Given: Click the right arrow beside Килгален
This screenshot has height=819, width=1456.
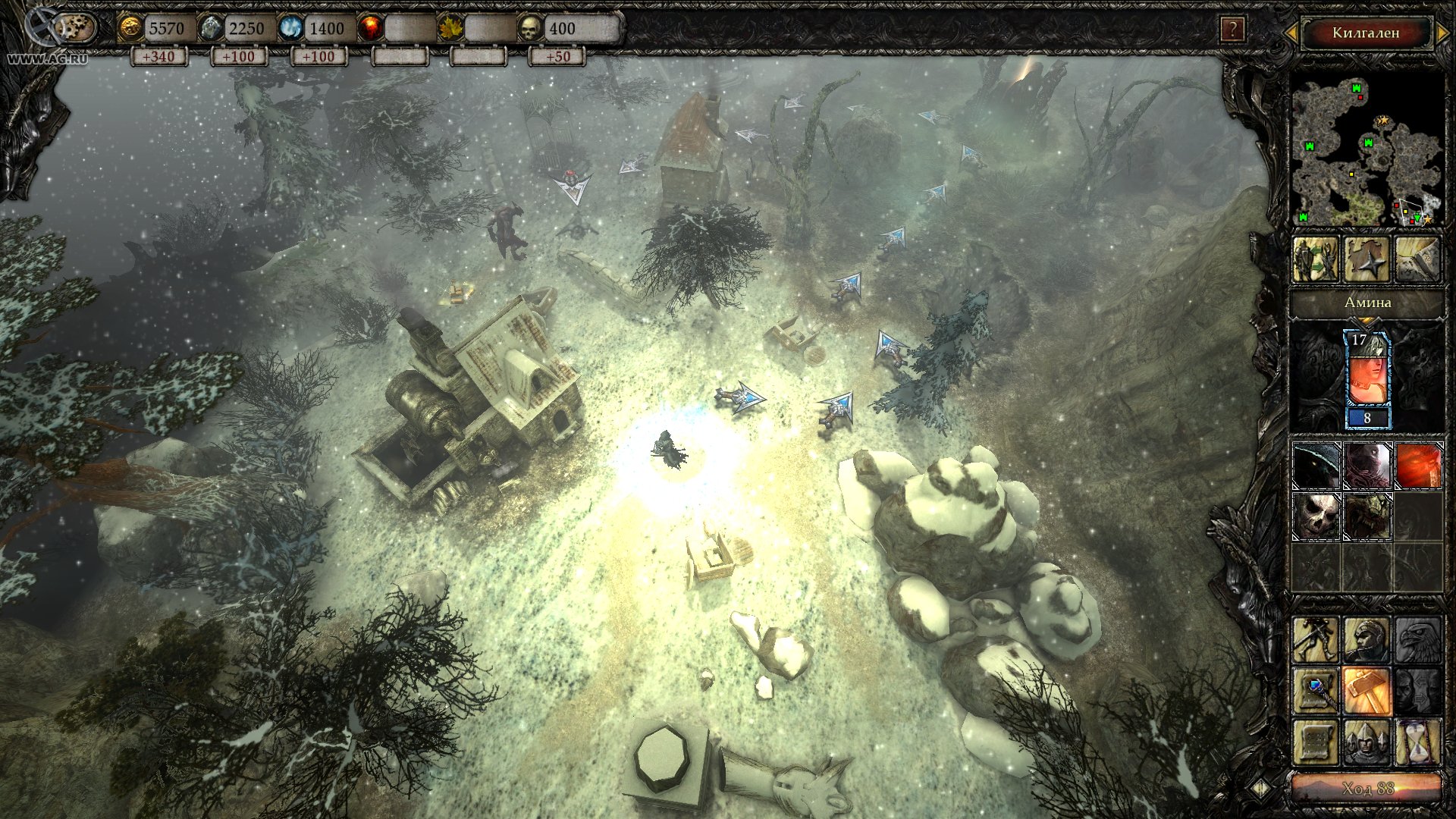Looking at the screenshot, I should [x=1440, y=32].
